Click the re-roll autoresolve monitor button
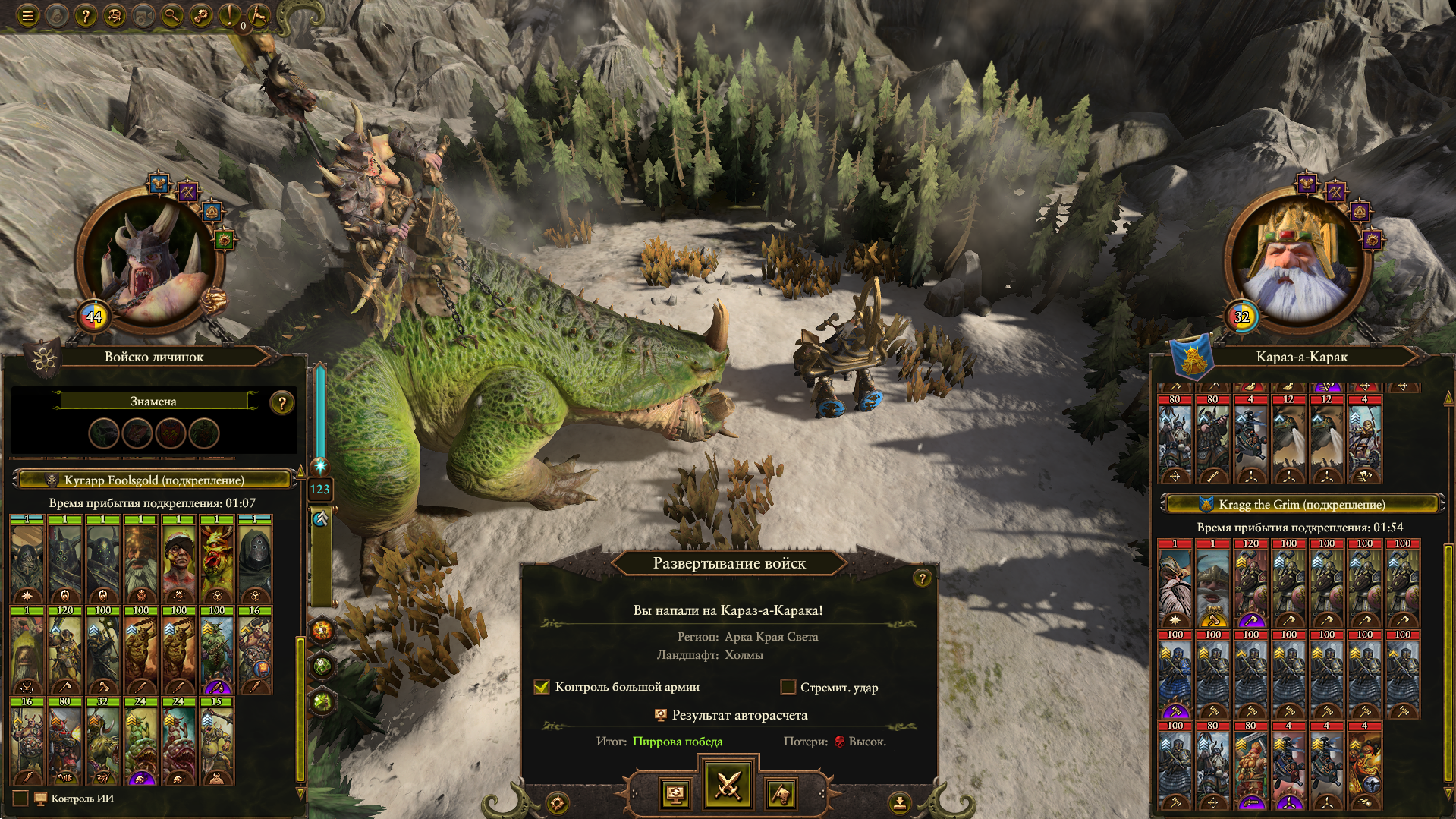 (675, 794)
